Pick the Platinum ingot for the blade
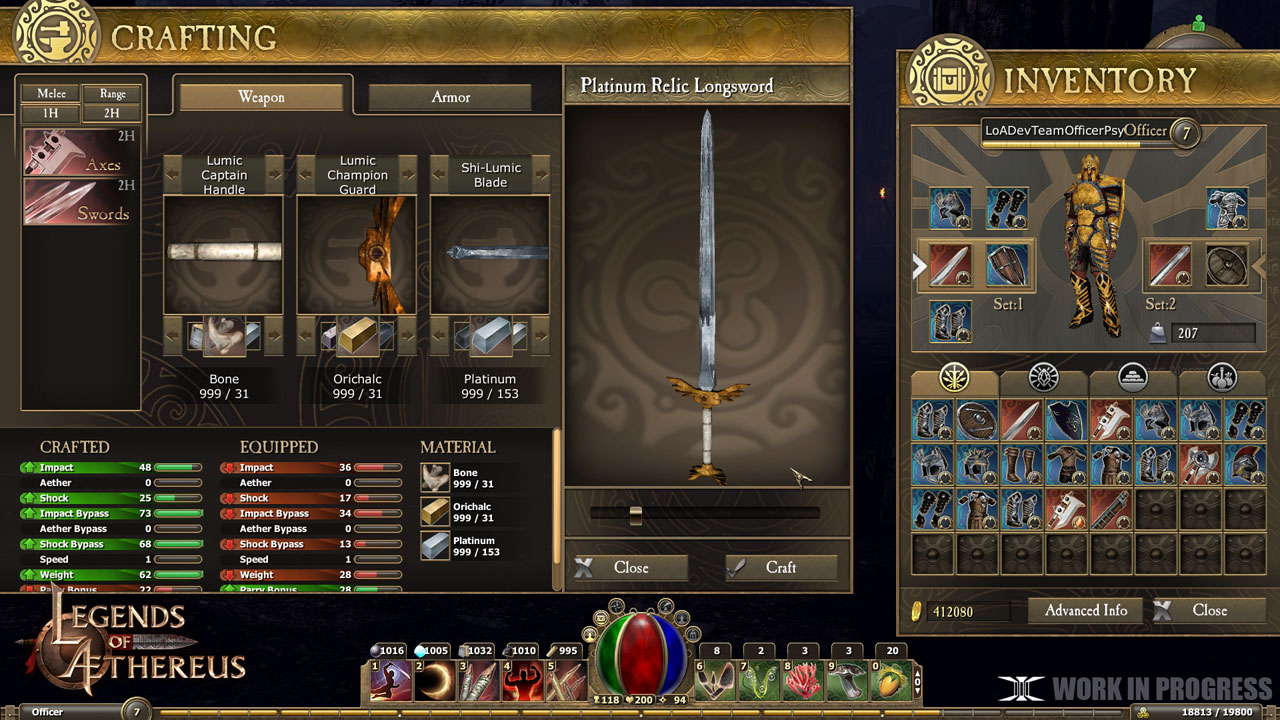The width and height of the screenshot is (1280, 720). point(490,338)
